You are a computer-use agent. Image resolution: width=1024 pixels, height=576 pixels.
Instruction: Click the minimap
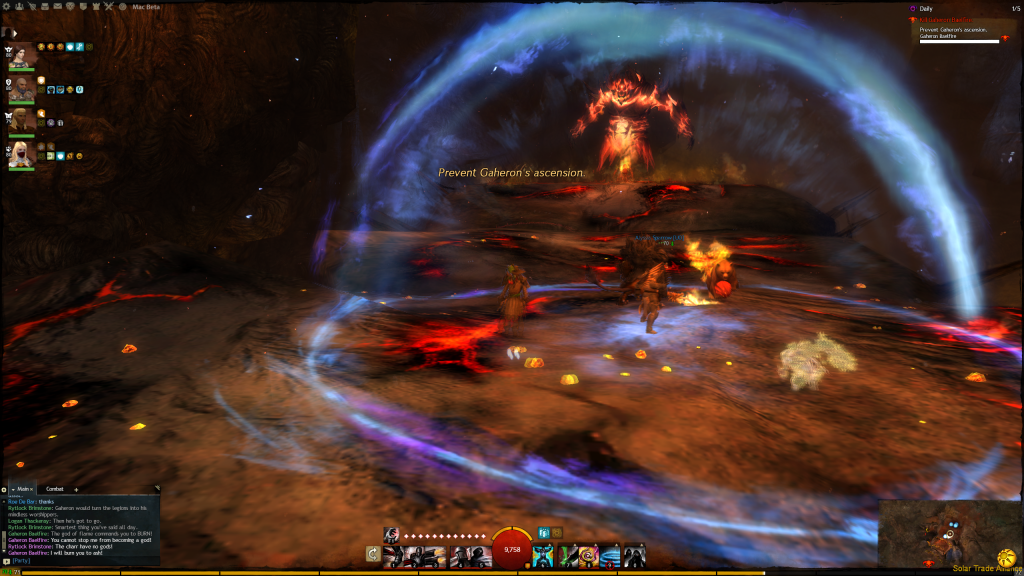pyautogui.click(x=945, y=533)
